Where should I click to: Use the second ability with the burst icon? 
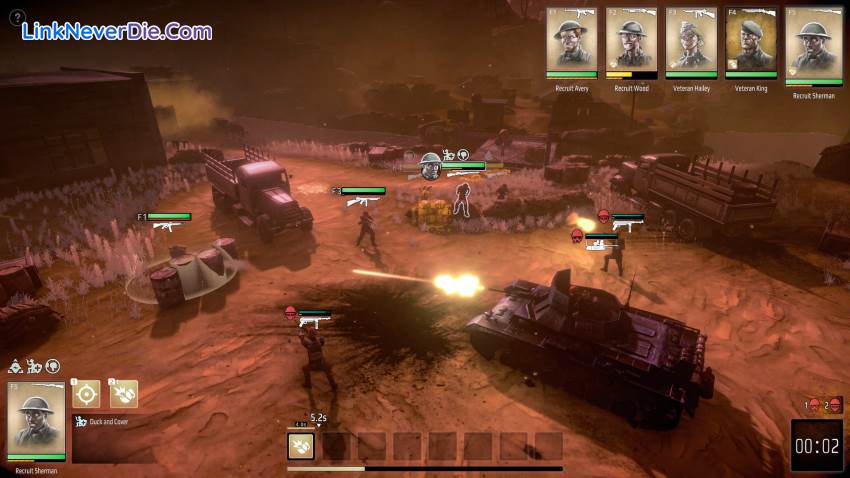(x=124, y=393)
